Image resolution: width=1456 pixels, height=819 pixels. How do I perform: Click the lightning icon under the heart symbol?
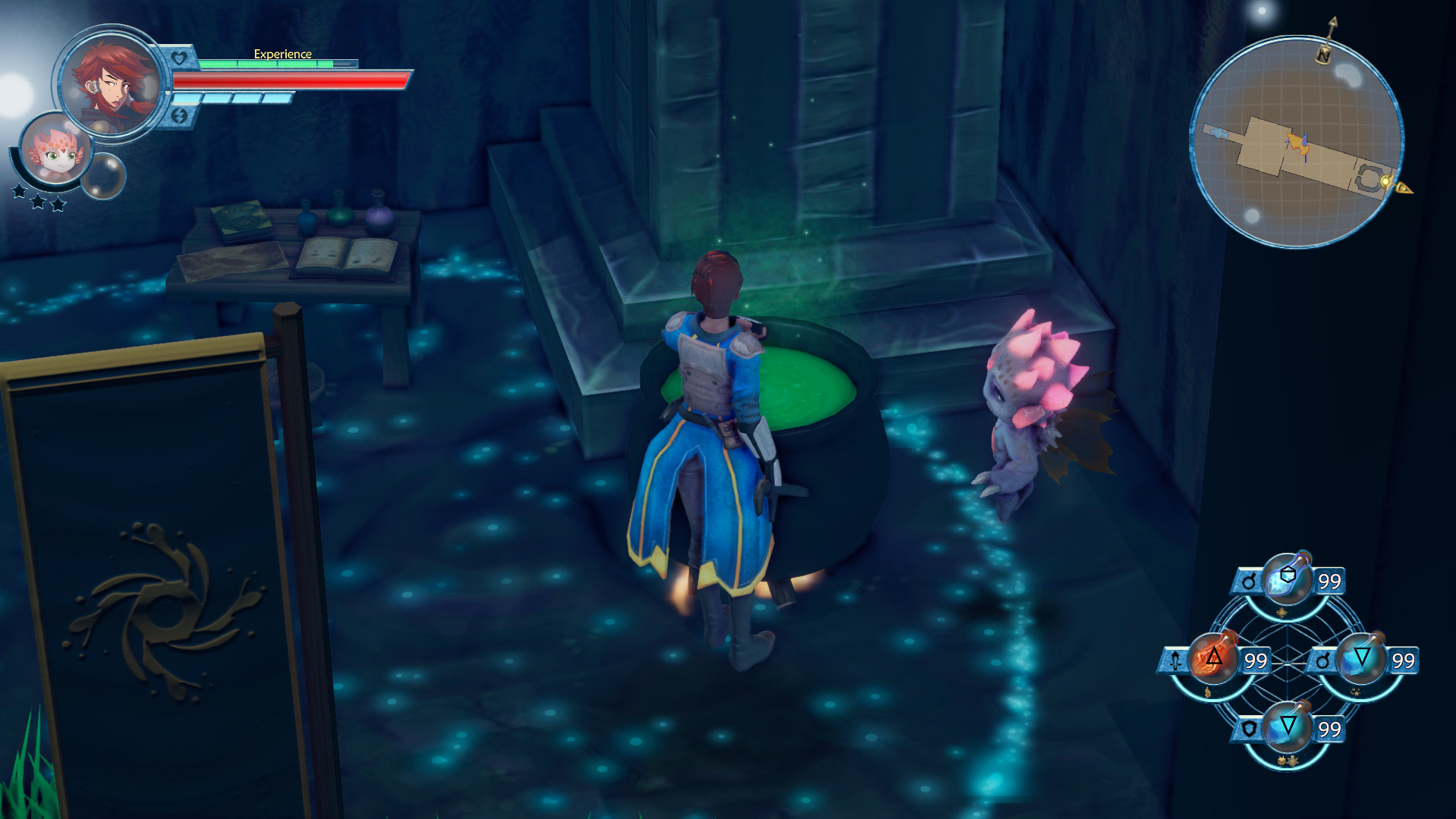181,116
